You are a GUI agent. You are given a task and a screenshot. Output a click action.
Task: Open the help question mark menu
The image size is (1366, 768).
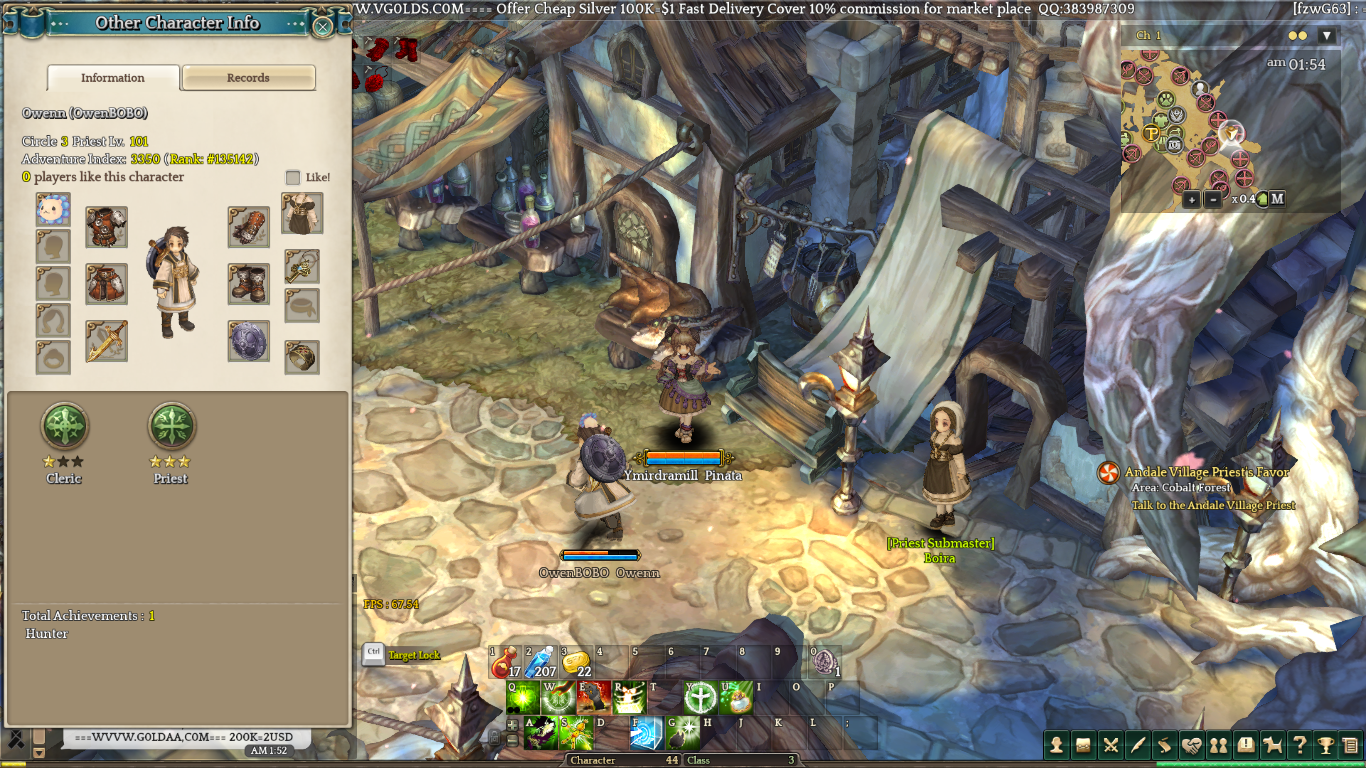pos(1299,744)
